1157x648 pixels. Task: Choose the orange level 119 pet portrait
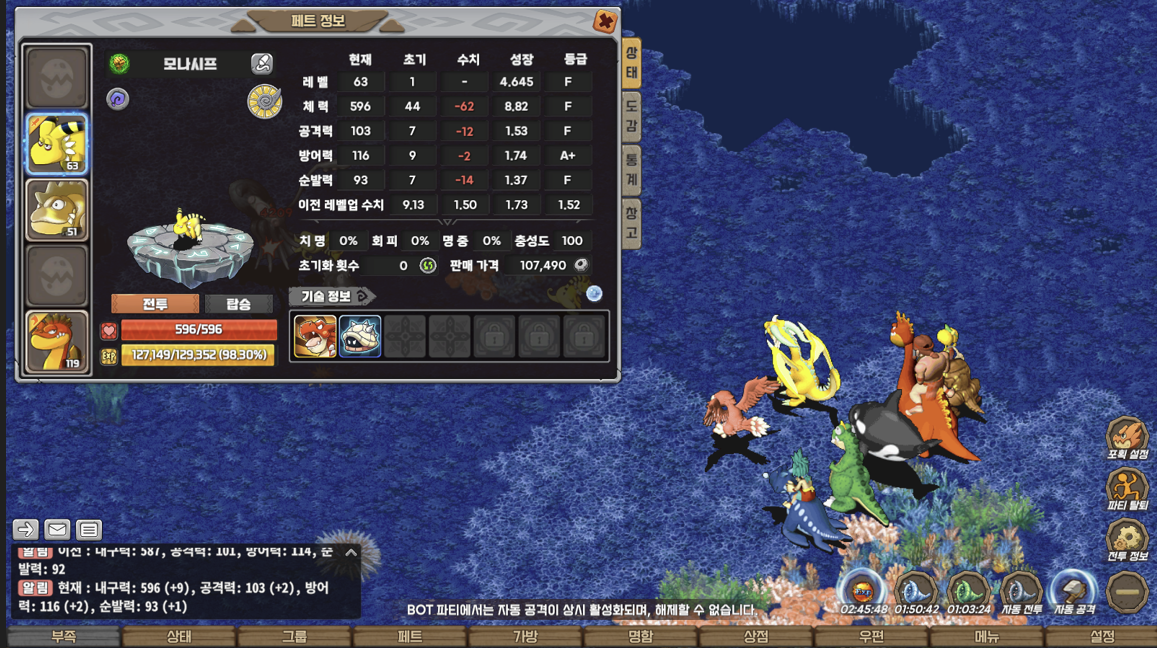tap(57, 341)
